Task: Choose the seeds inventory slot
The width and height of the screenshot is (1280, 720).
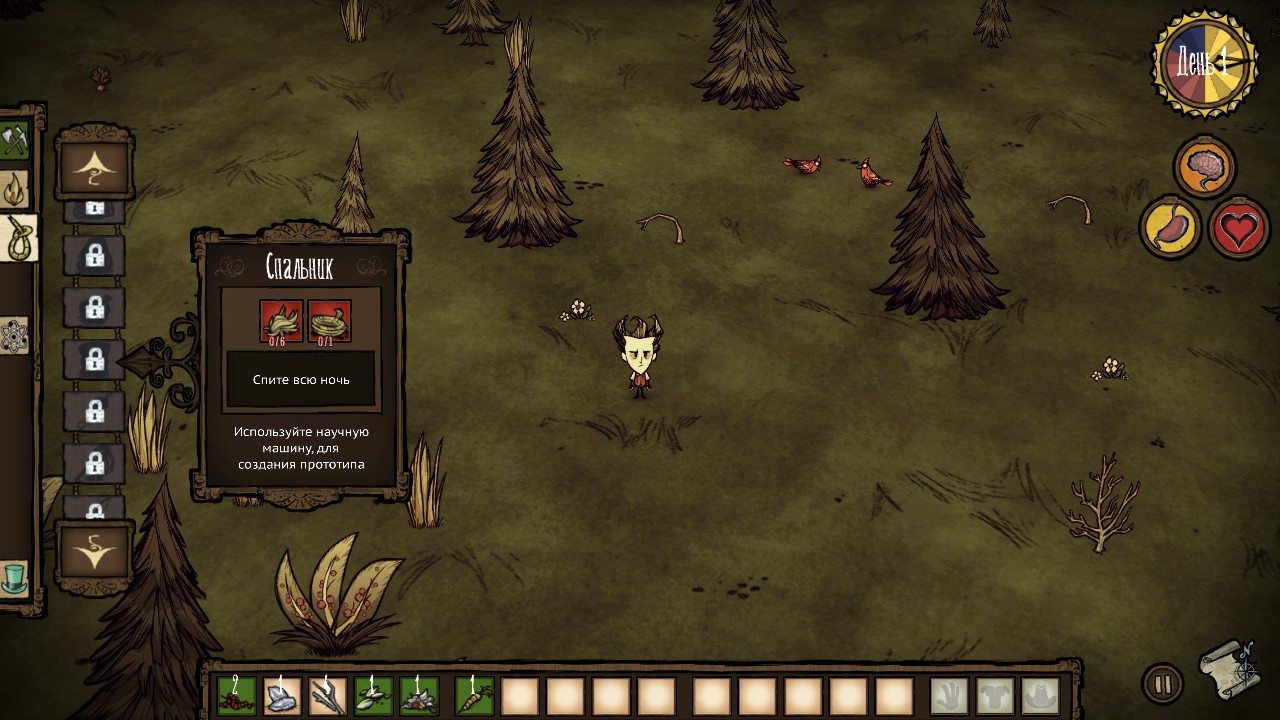Action: point(374,696)
